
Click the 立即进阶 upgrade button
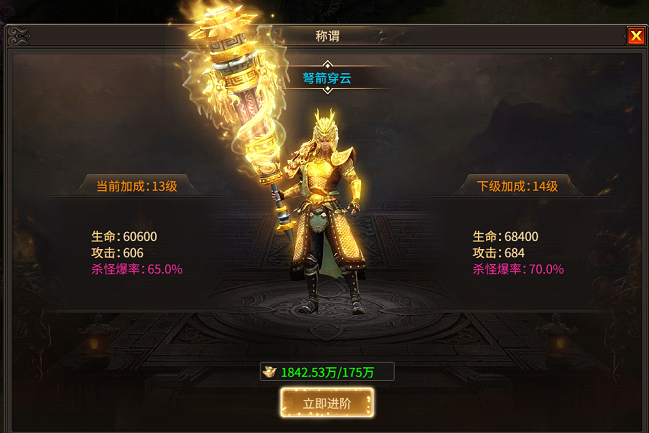(327, 403)
